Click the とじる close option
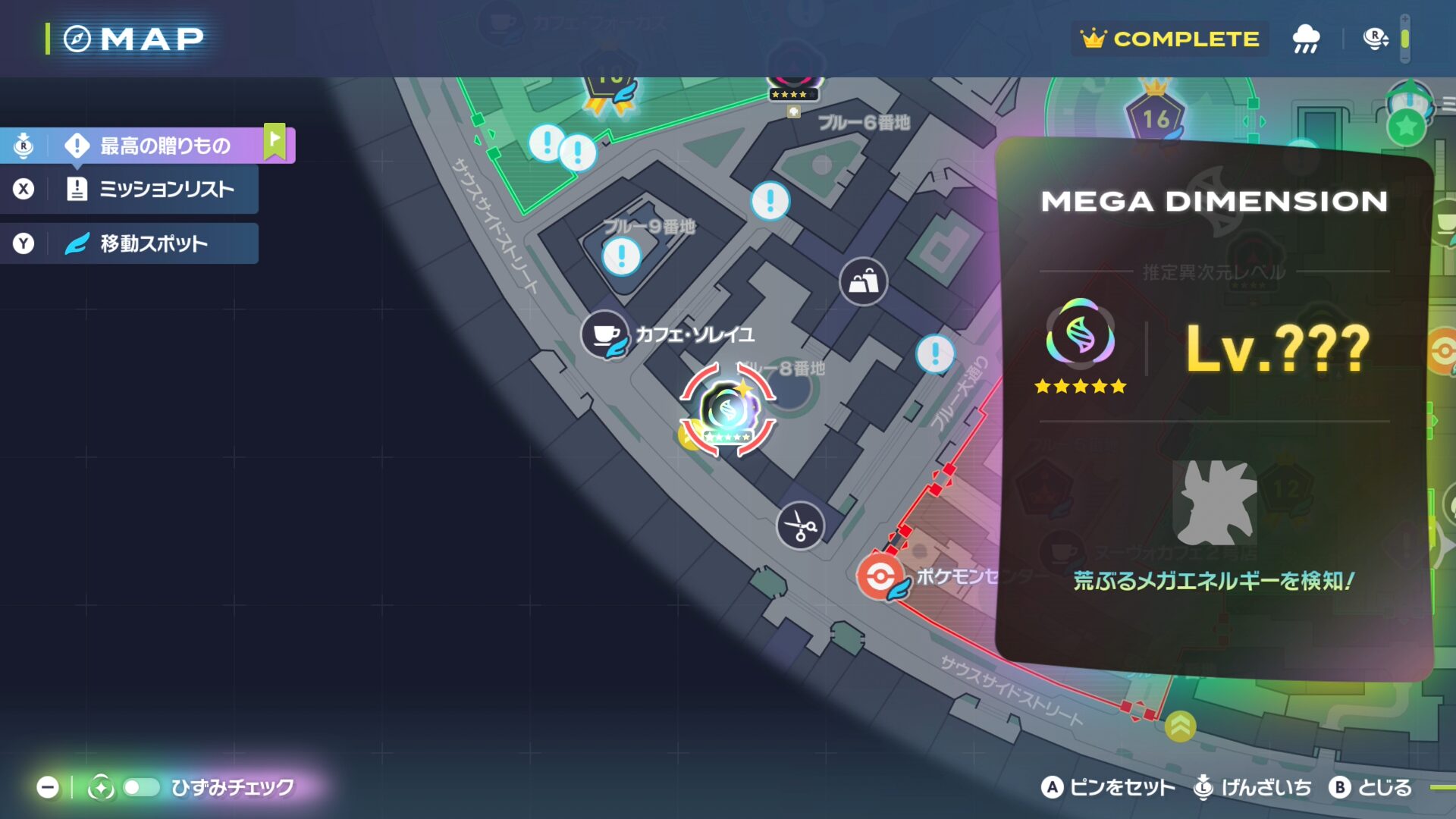 [x=1370, y=788]
